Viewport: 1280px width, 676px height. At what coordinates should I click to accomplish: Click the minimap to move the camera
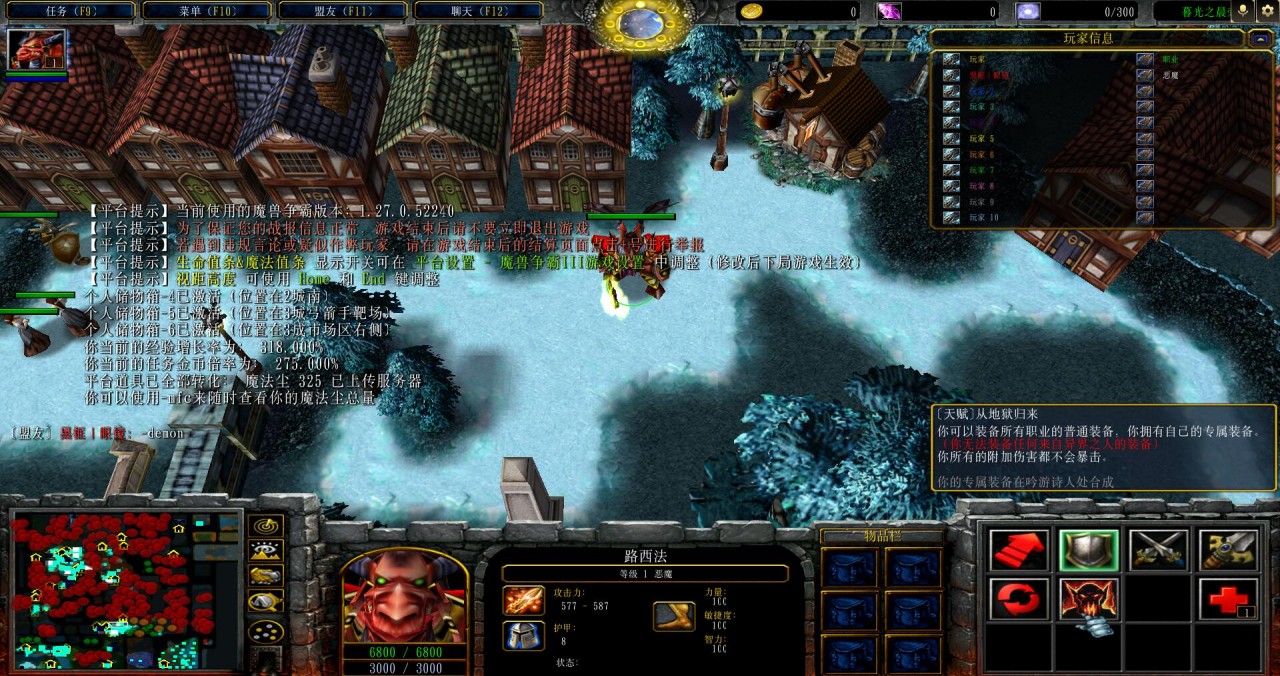126,590
